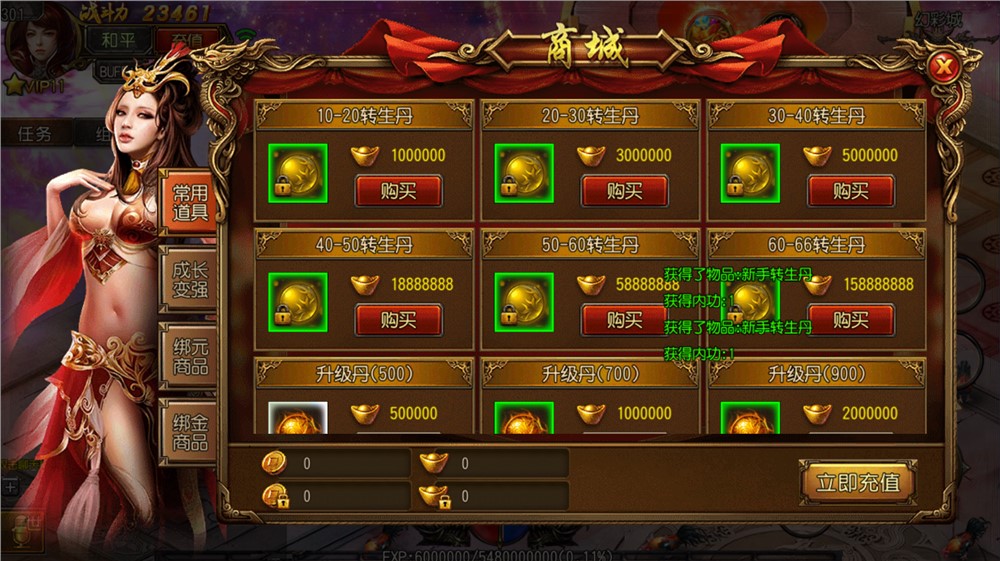The width and height of the screenshot is (1000, 561).
Task: Purchase the 40-50转生丹 for 18888888
Action: [398, 320]
